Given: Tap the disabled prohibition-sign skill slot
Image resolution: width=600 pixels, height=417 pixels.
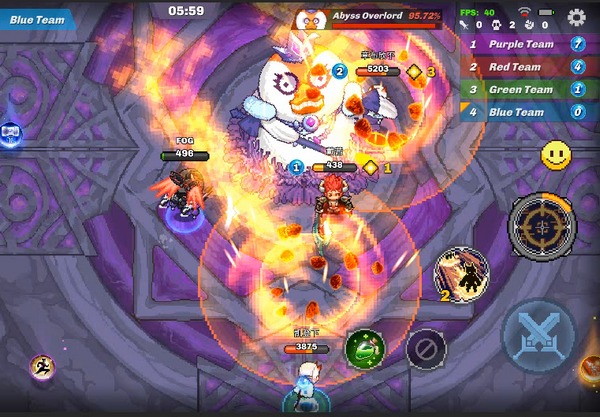Looking at the screenshot, I should [x=426, y=349].
